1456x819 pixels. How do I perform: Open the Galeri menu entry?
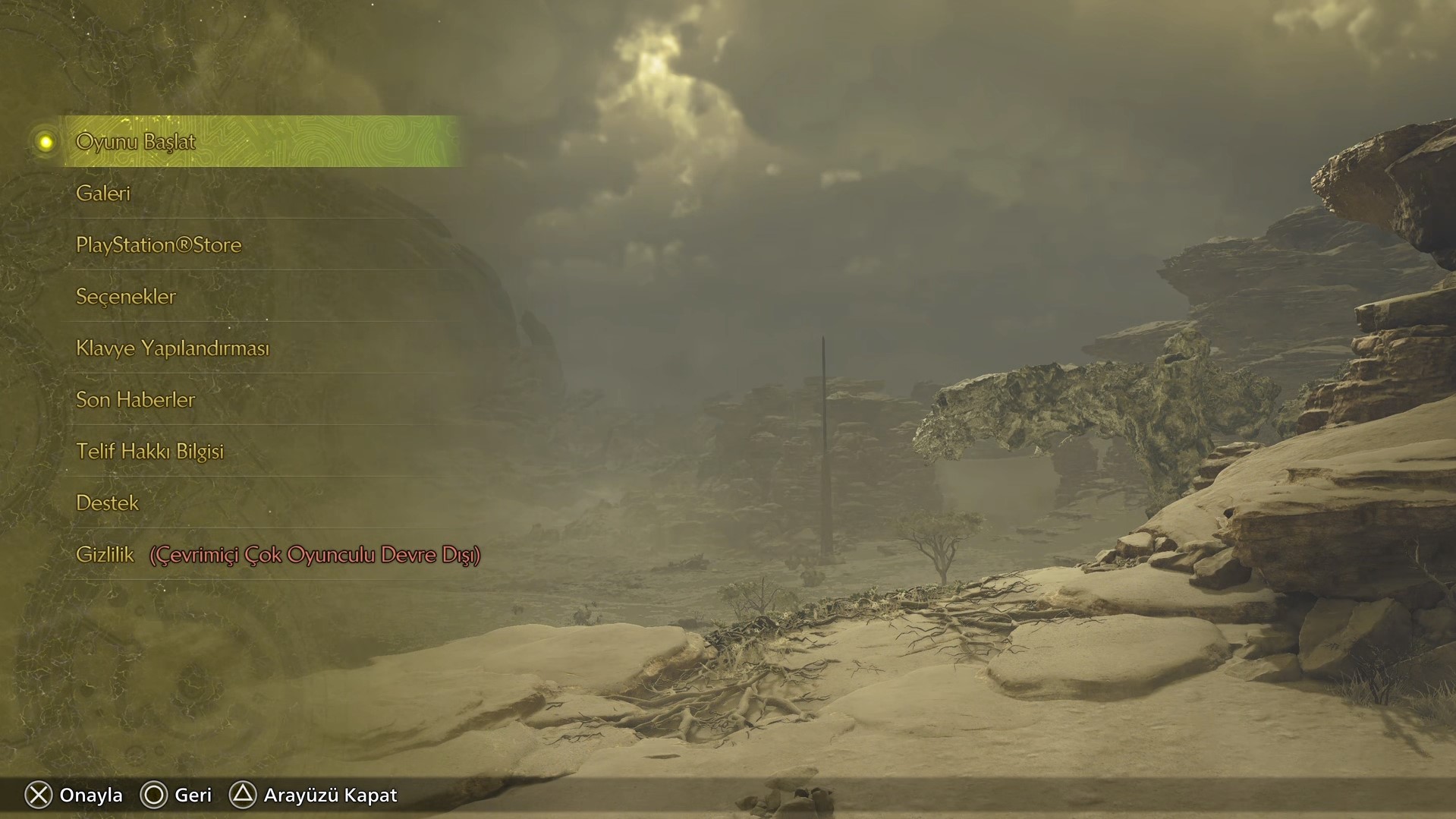pos(103,194)
